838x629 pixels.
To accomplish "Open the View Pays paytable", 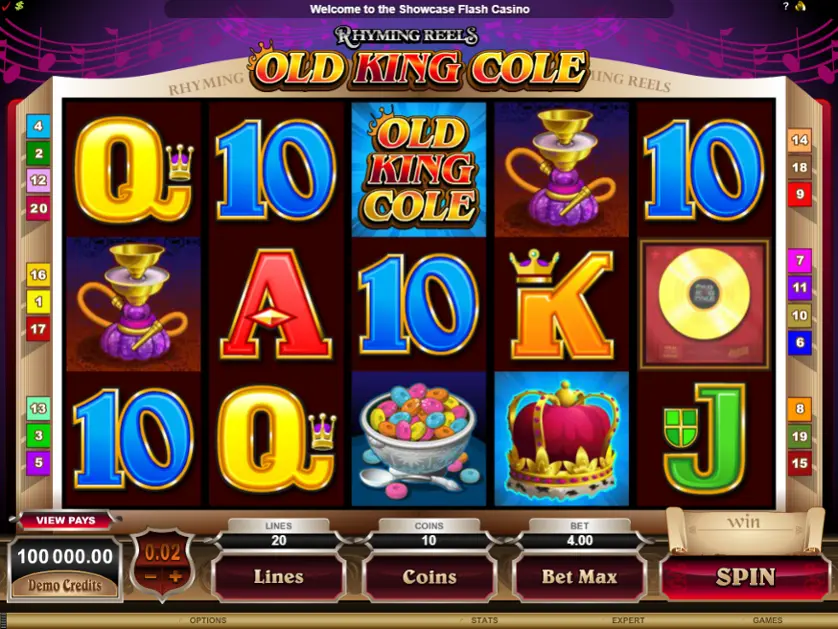I will 65,520.
